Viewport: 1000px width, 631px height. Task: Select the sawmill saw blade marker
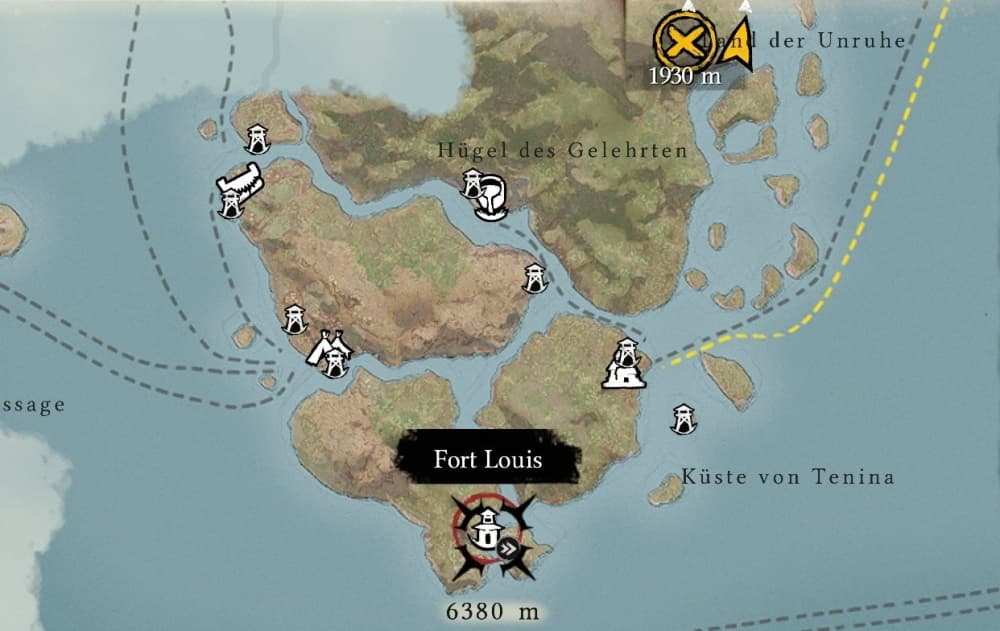pyautogui.click(x=240, y=182)
